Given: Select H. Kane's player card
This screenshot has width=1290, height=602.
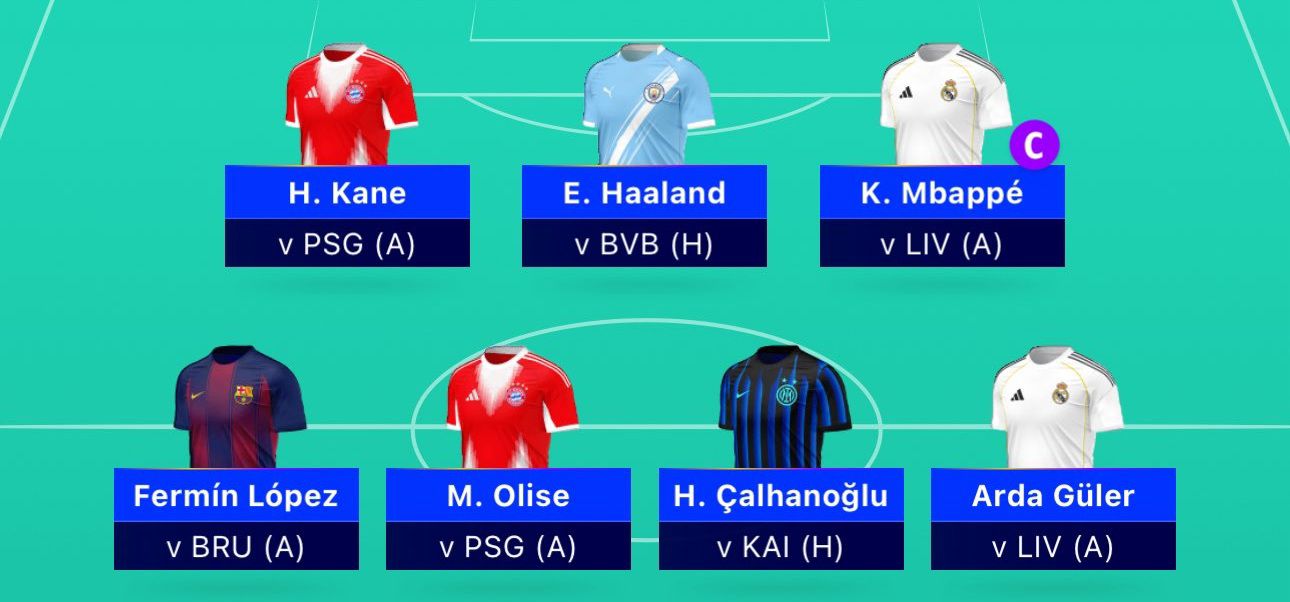Looking at the screenshot, I should 347,193.
